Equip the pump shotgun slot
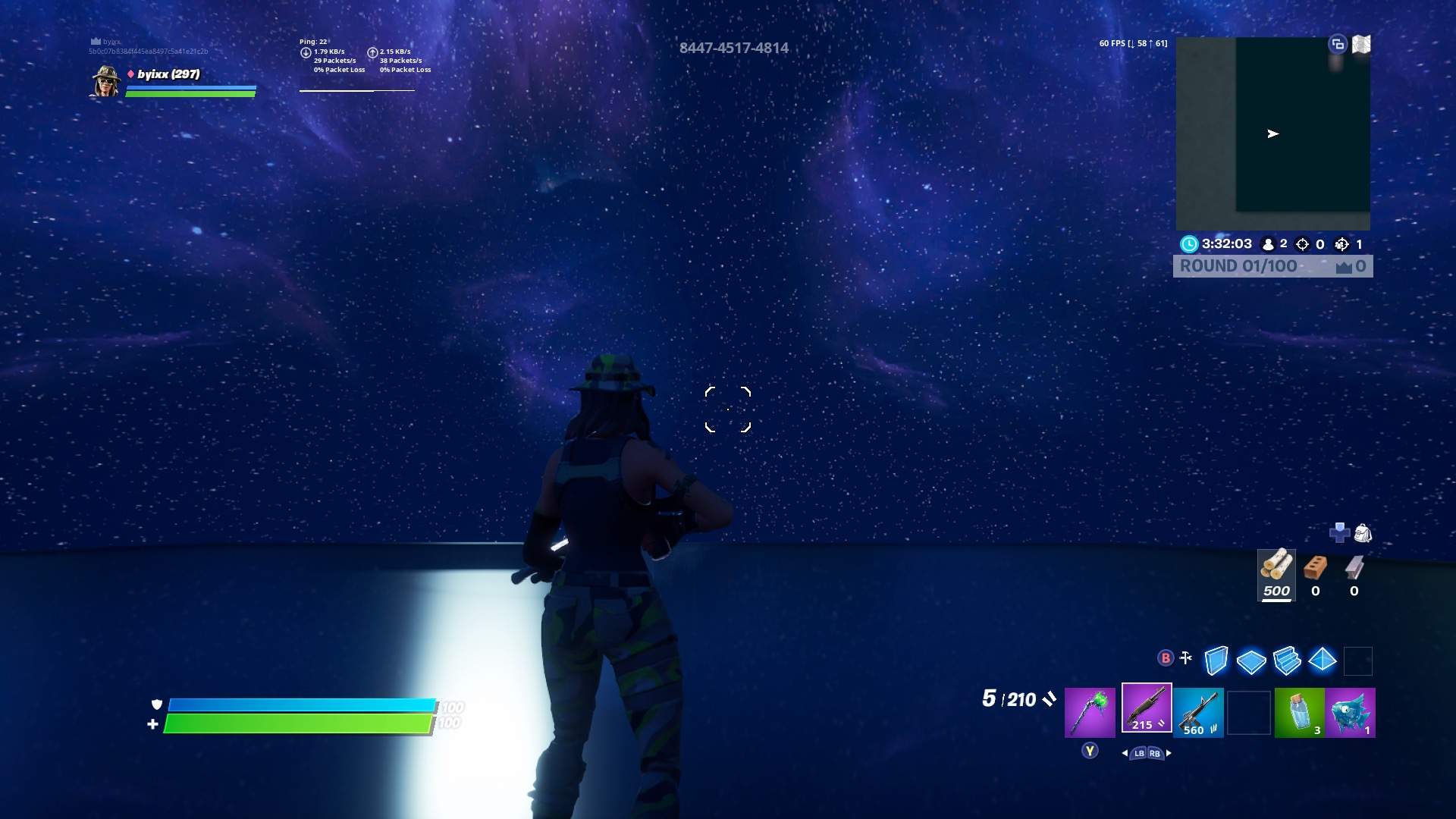1456x819 pixels. (1146, 708)
